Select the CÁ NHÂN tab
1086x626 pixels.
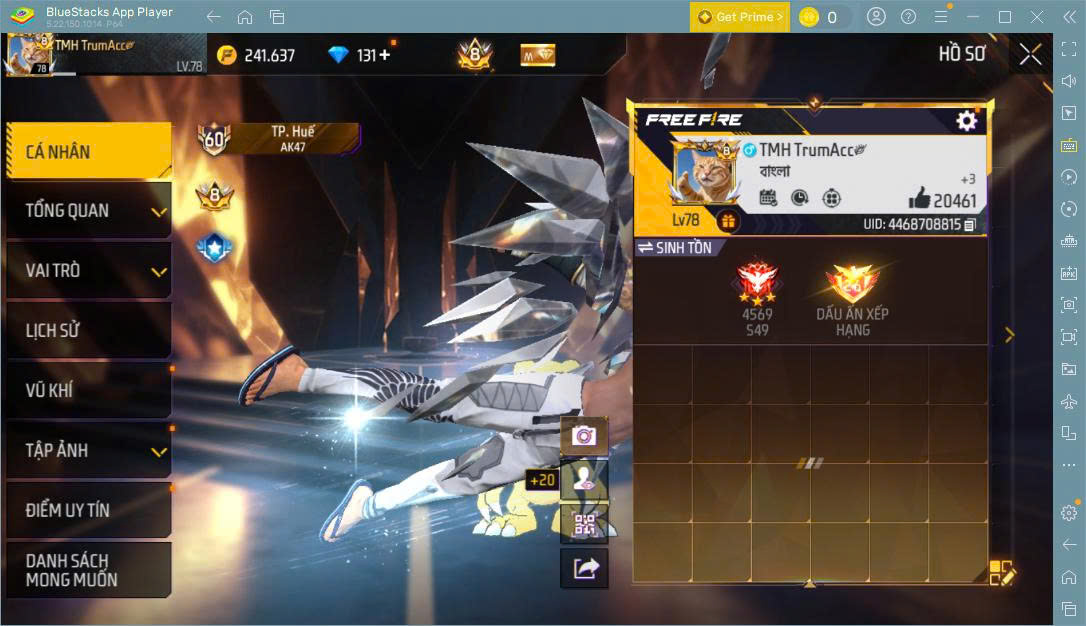point(88,152)
